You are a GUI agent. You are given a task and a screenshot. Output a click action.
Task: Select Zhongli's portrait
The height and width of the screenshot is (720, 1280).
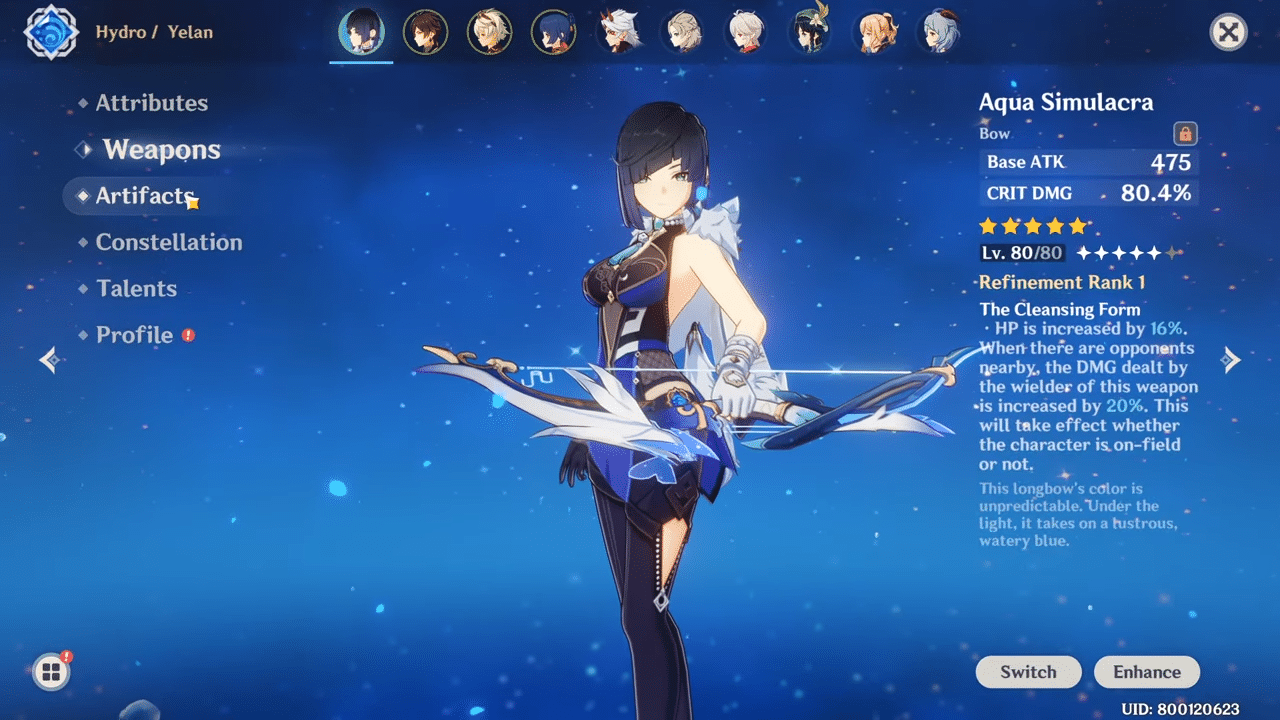pos(425,32)
